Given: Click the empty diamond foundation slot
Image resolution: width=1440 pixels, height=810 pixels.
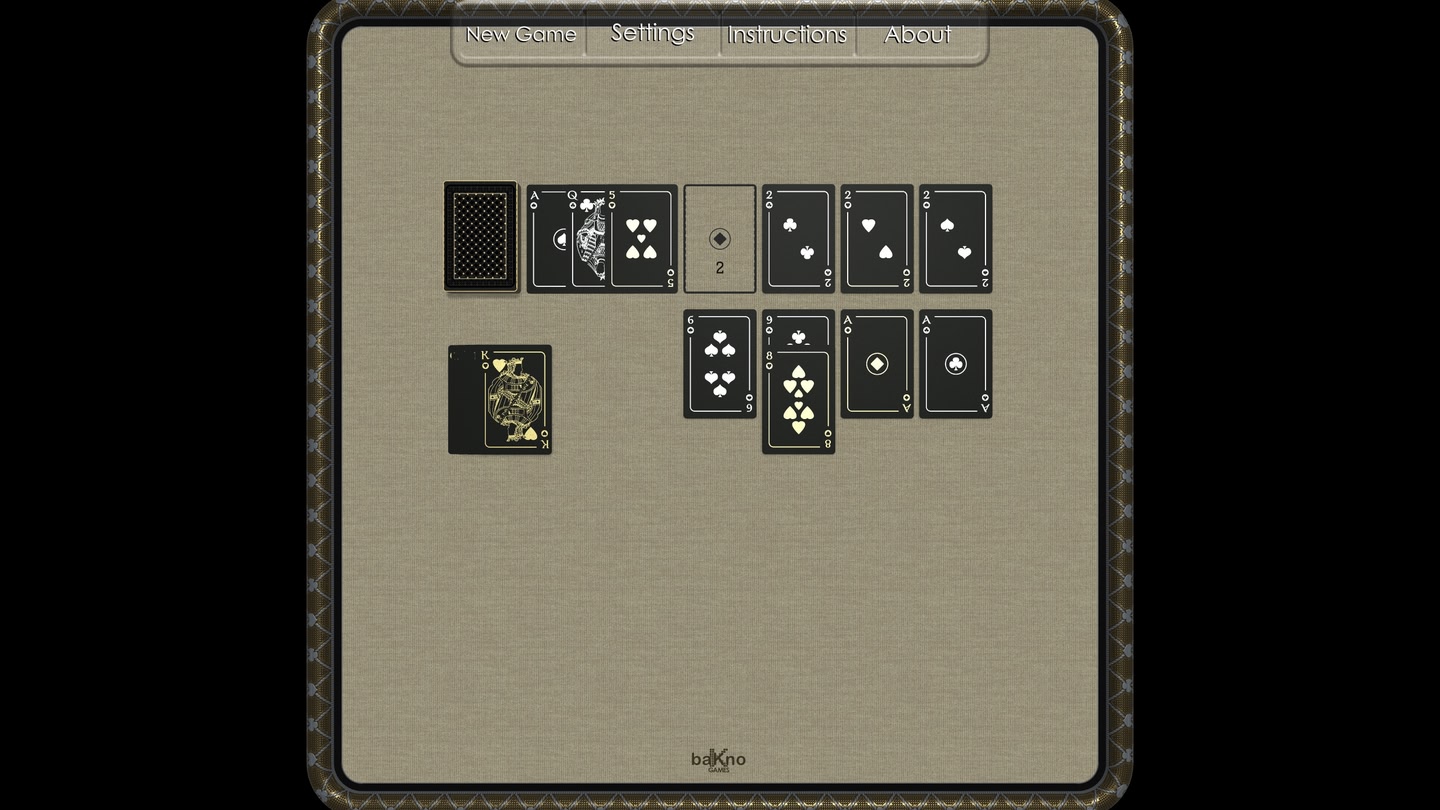Looking at the screenshot, I should click(x=719, y=237).
